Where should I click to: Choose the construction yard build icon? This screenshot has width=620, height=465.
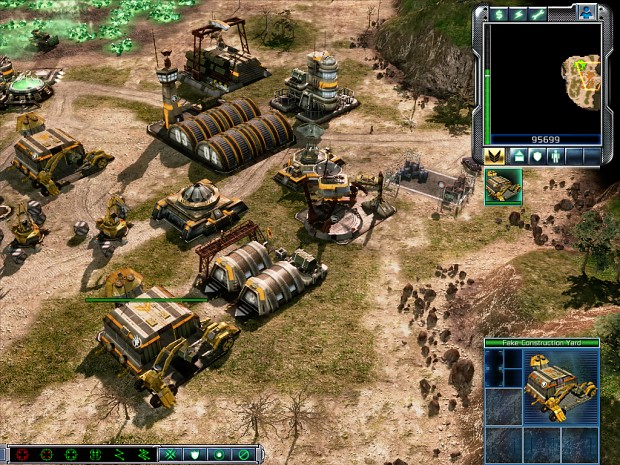tap(503, 187)
